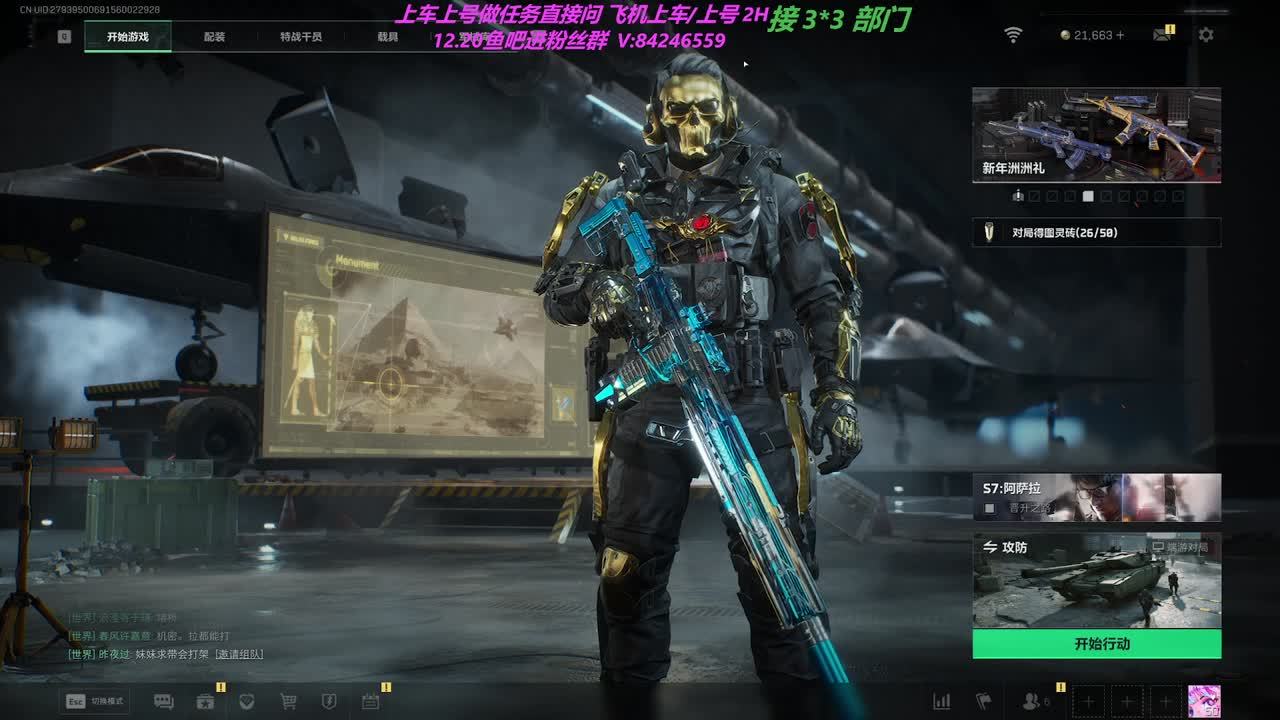
Task: Click the lightning shield icon
Action: click(x=328, y=702)
